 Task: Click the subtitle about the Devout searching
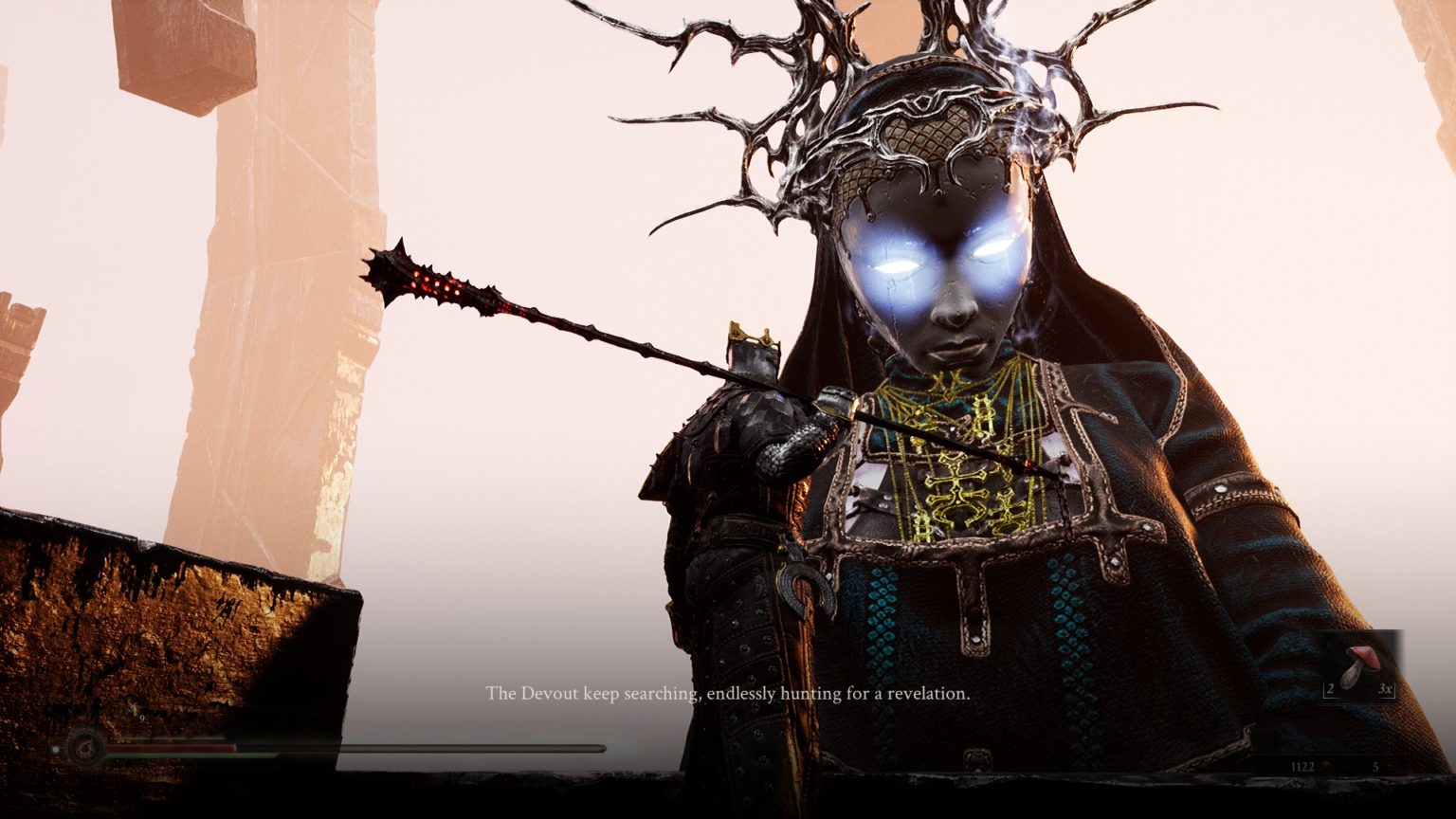coord(728,695)
